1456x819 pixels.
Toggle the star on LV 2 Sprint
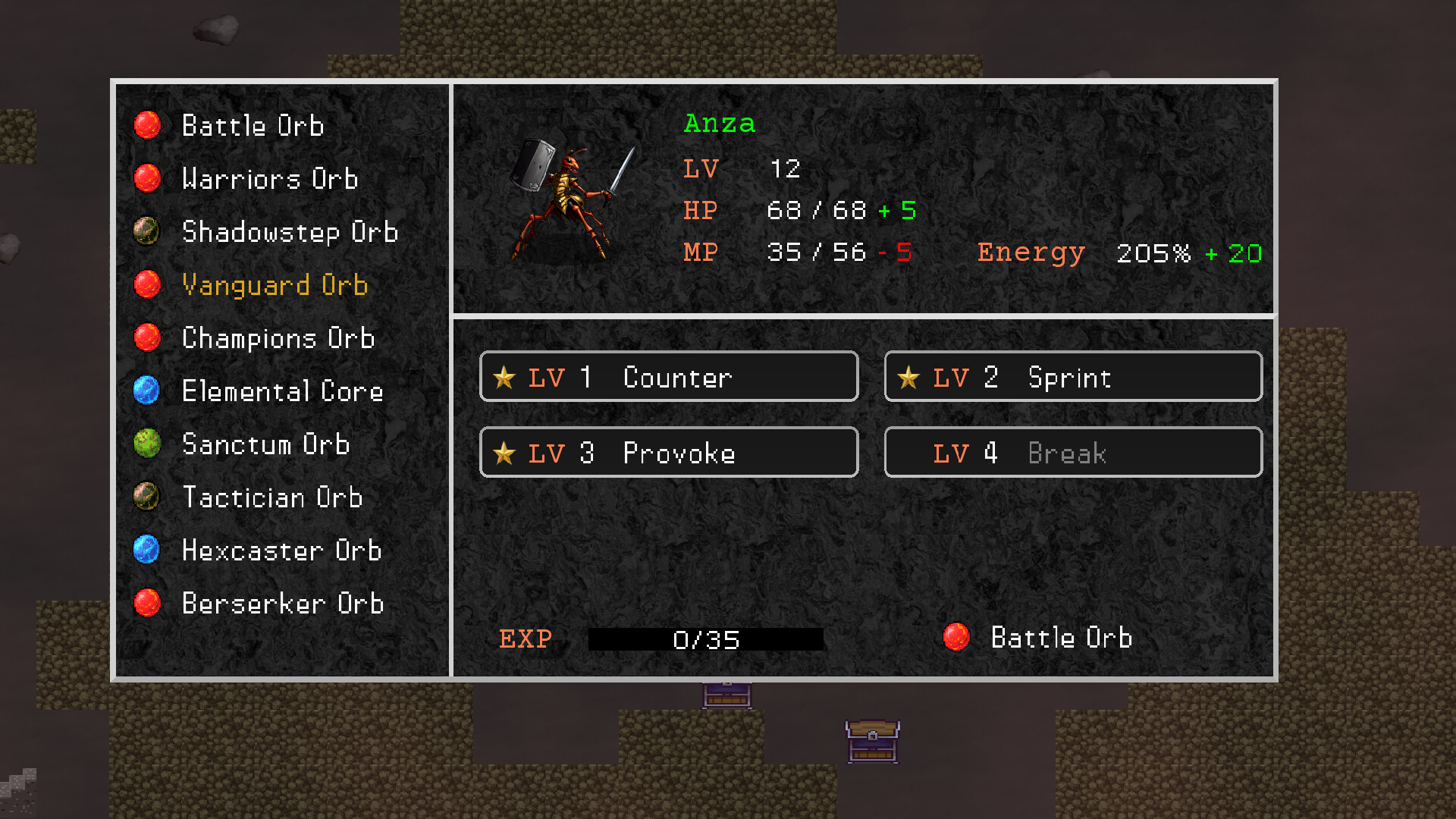pos(909,376)
